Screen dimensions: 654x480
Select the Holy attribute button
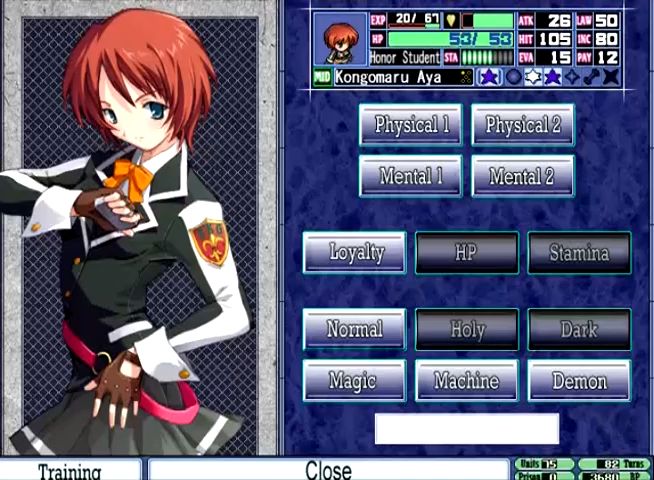tap(467, 329)
